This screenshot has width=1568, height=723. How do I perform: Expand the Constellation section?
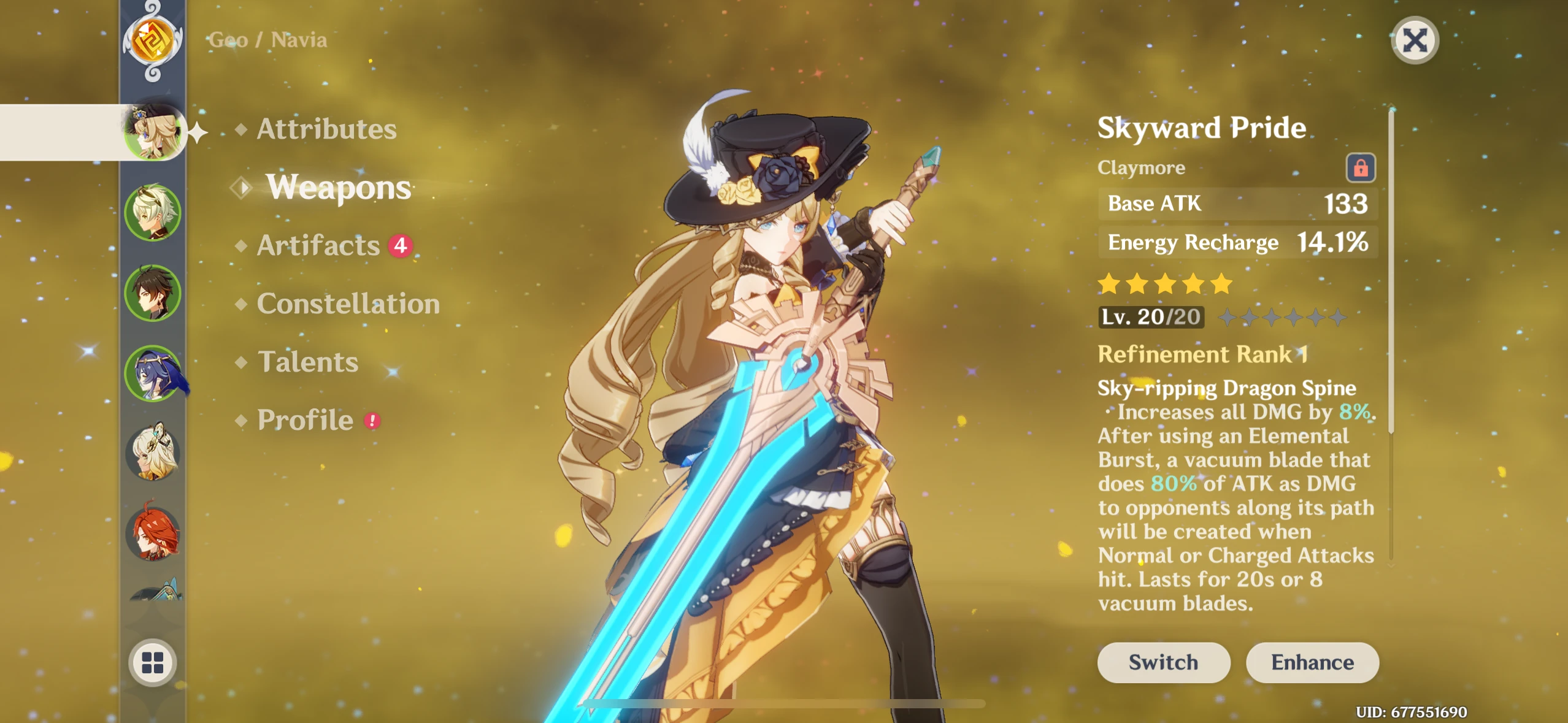click(348, 304)
